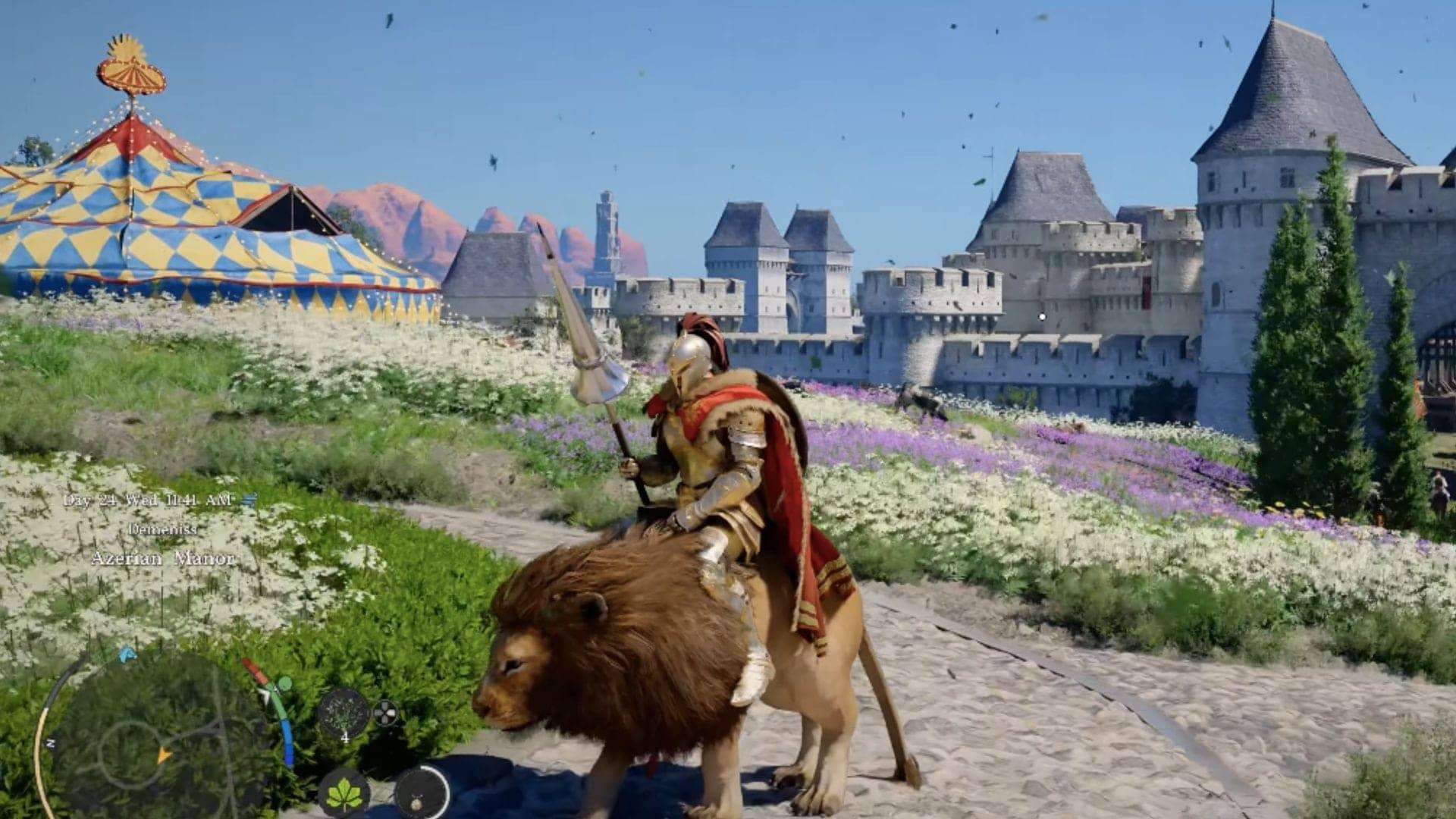Click the North indicator on the compass ring
This screenshot has width=1456, height=819.
click(x=50, y=742)
